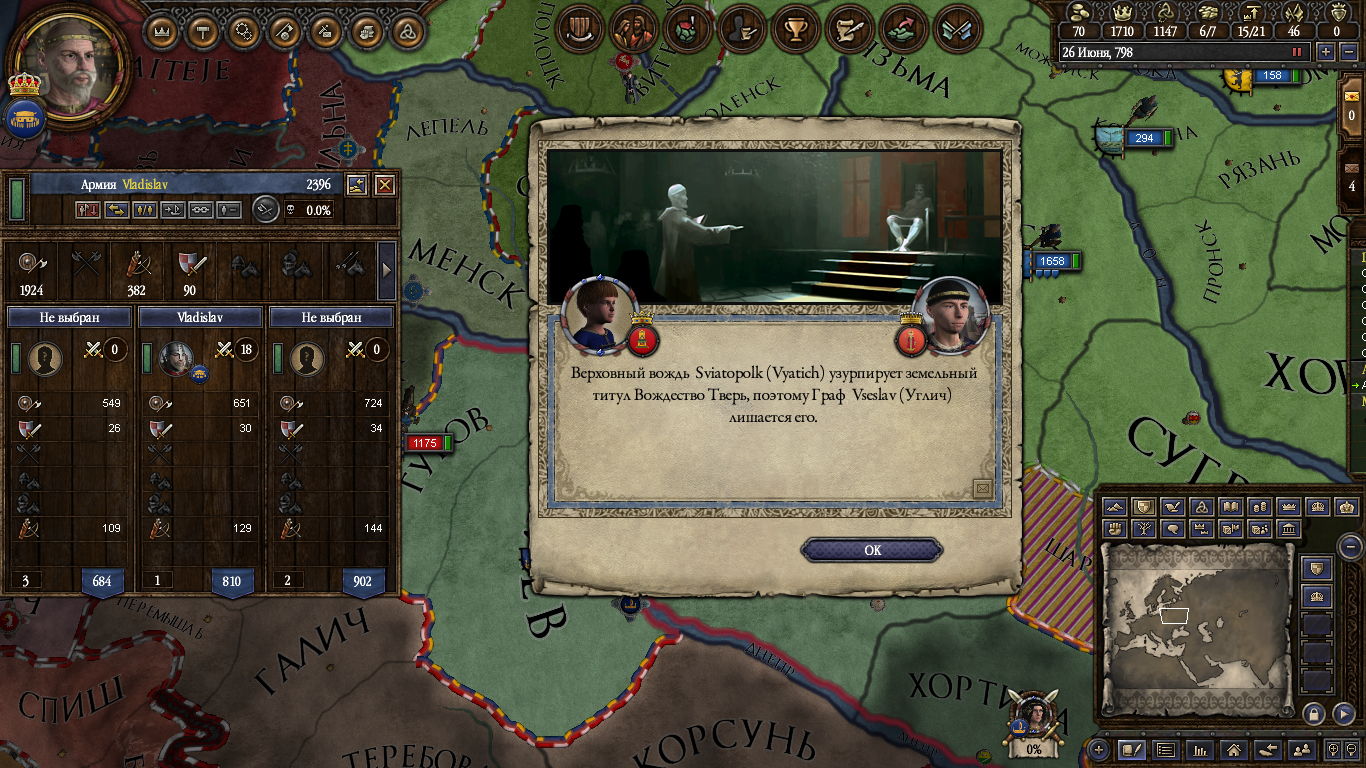The height and width of the screenshot is (768, 1366).
Task: Switch to terrain map mode
Action: [1116, 507]
